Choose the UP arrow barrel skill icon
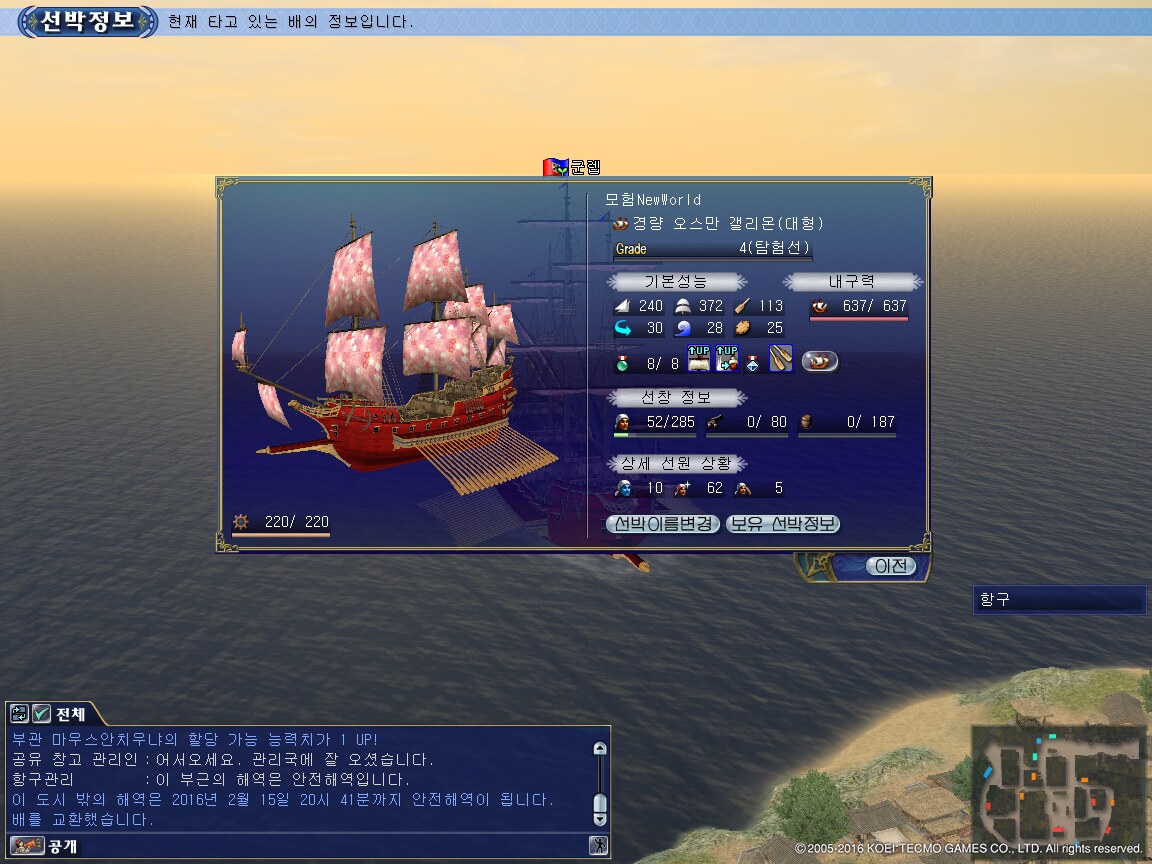This screenshot has width=1152, height=864. tap(727, 358)
